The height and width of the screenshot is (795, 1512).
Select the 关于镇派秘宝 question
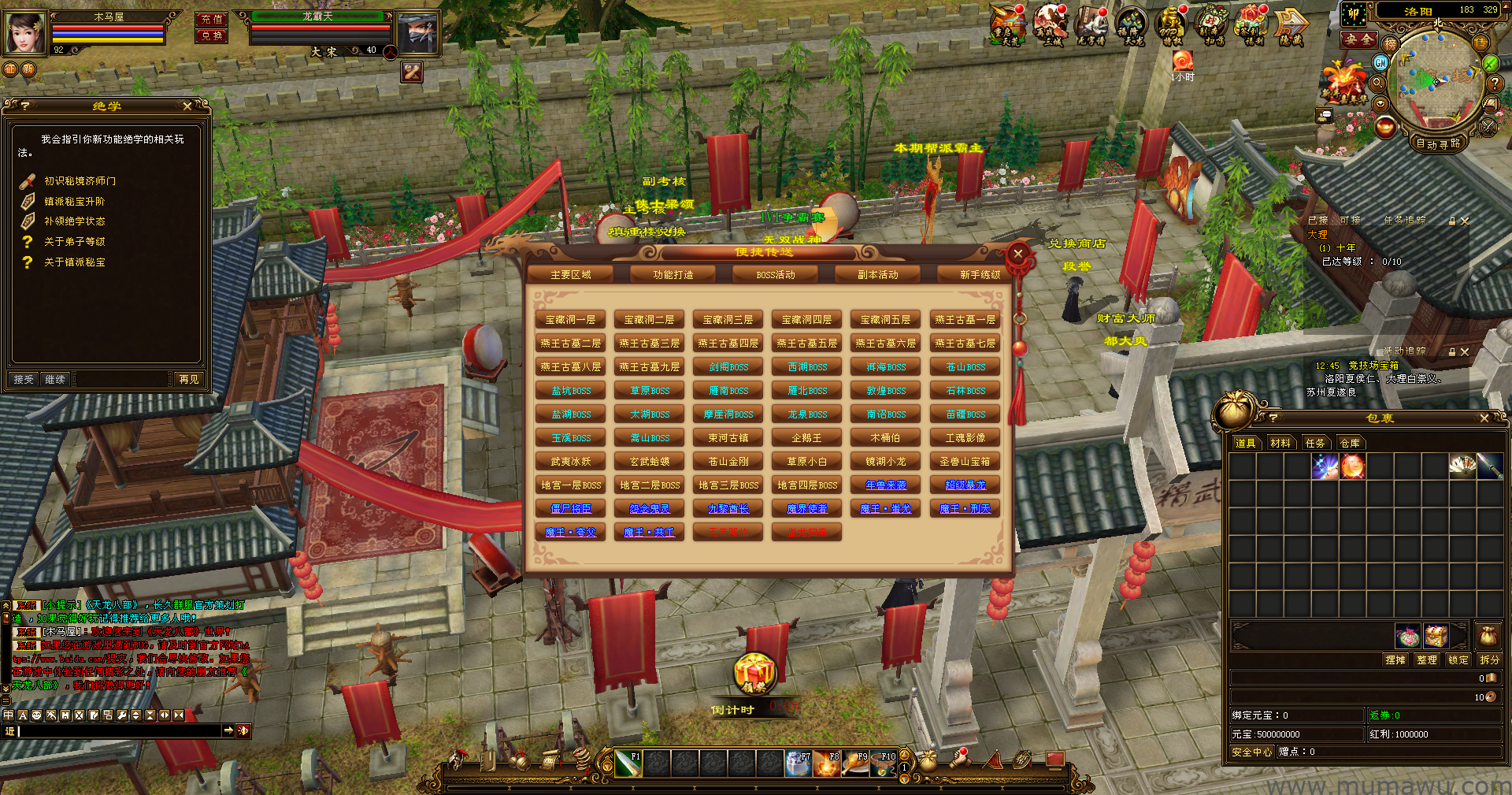click(74, 262)
